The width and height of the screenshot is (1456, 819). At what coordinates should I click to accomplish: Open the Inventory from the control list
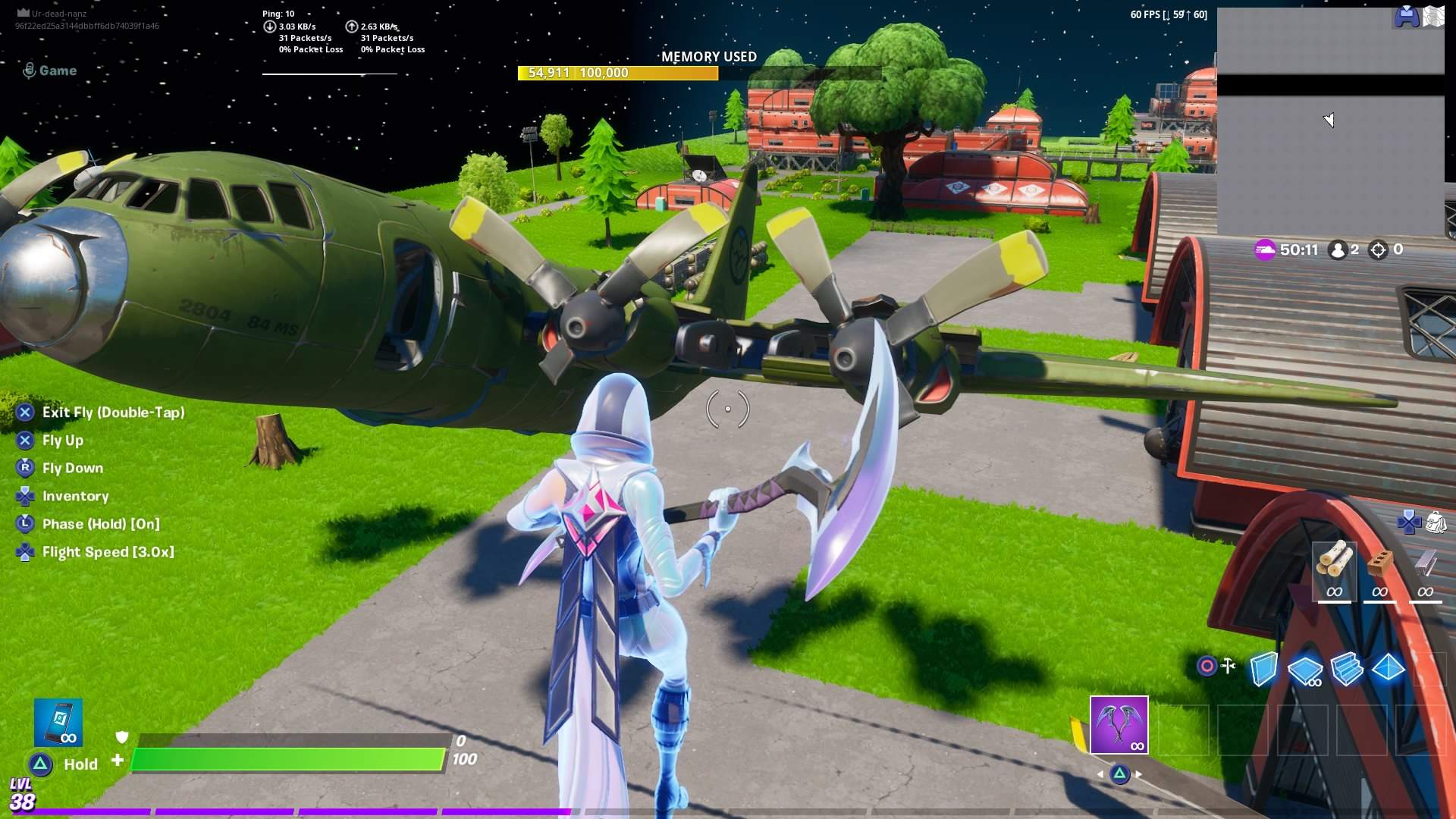click(x=76, y=495)
